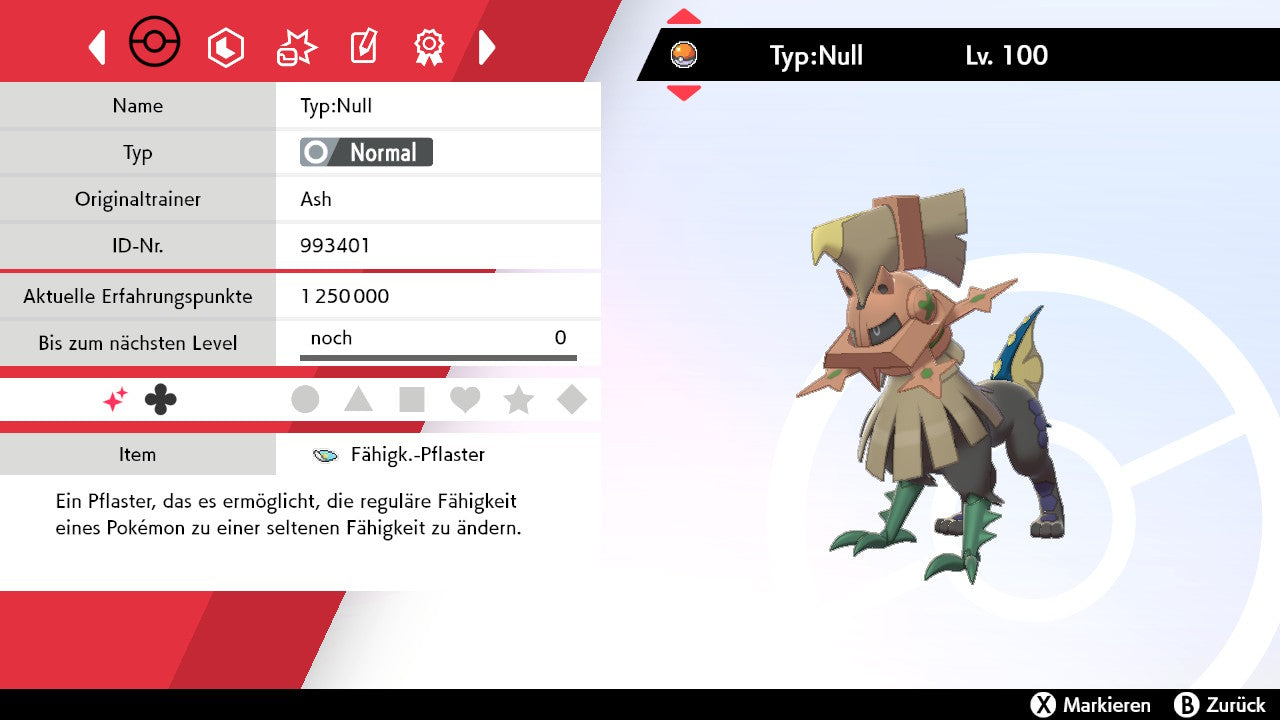Toggle the star marking
This screenshot has height=720, width=1280.
click(518, 400)
